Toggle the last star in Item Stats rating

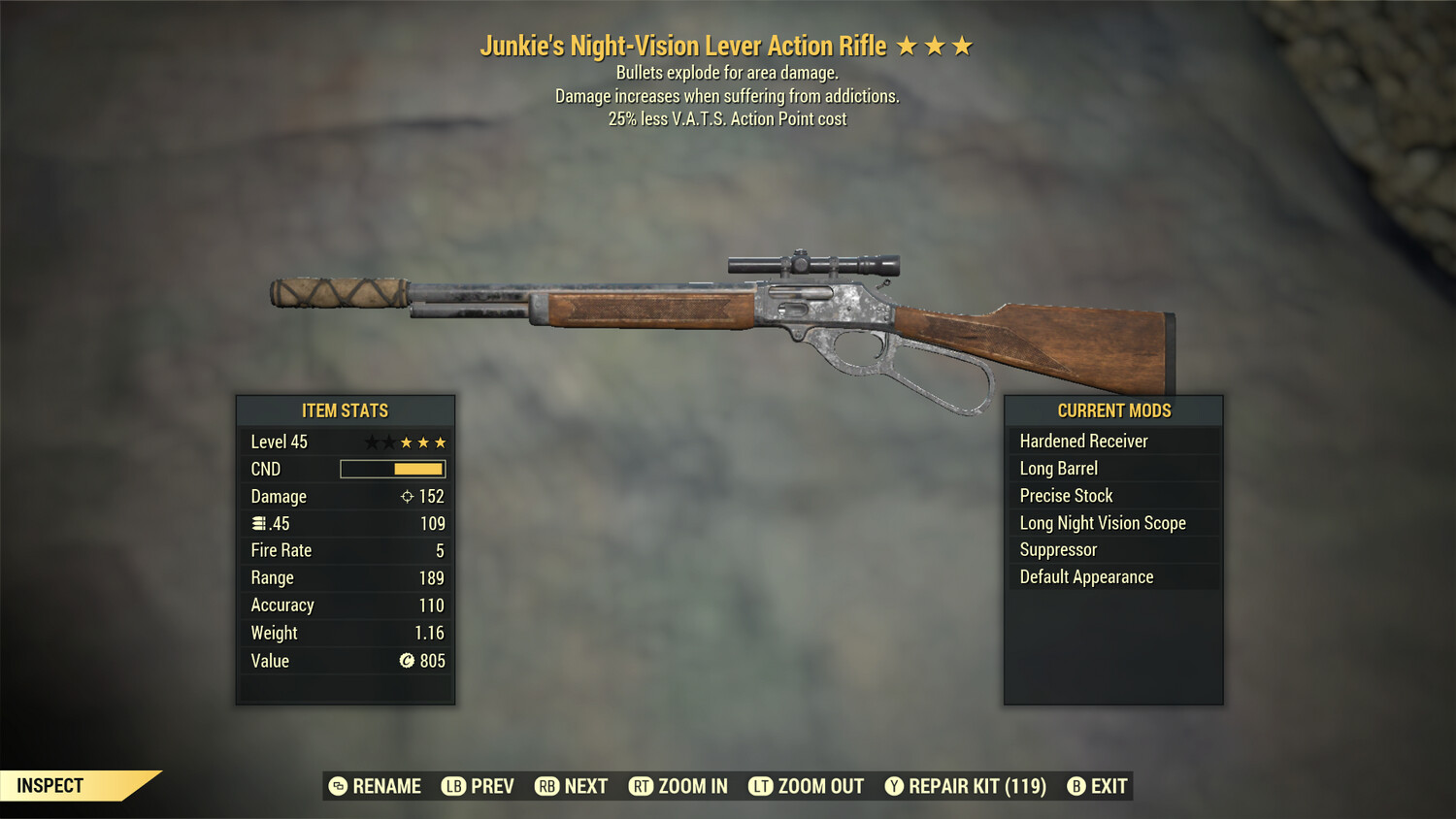(439, 442)
